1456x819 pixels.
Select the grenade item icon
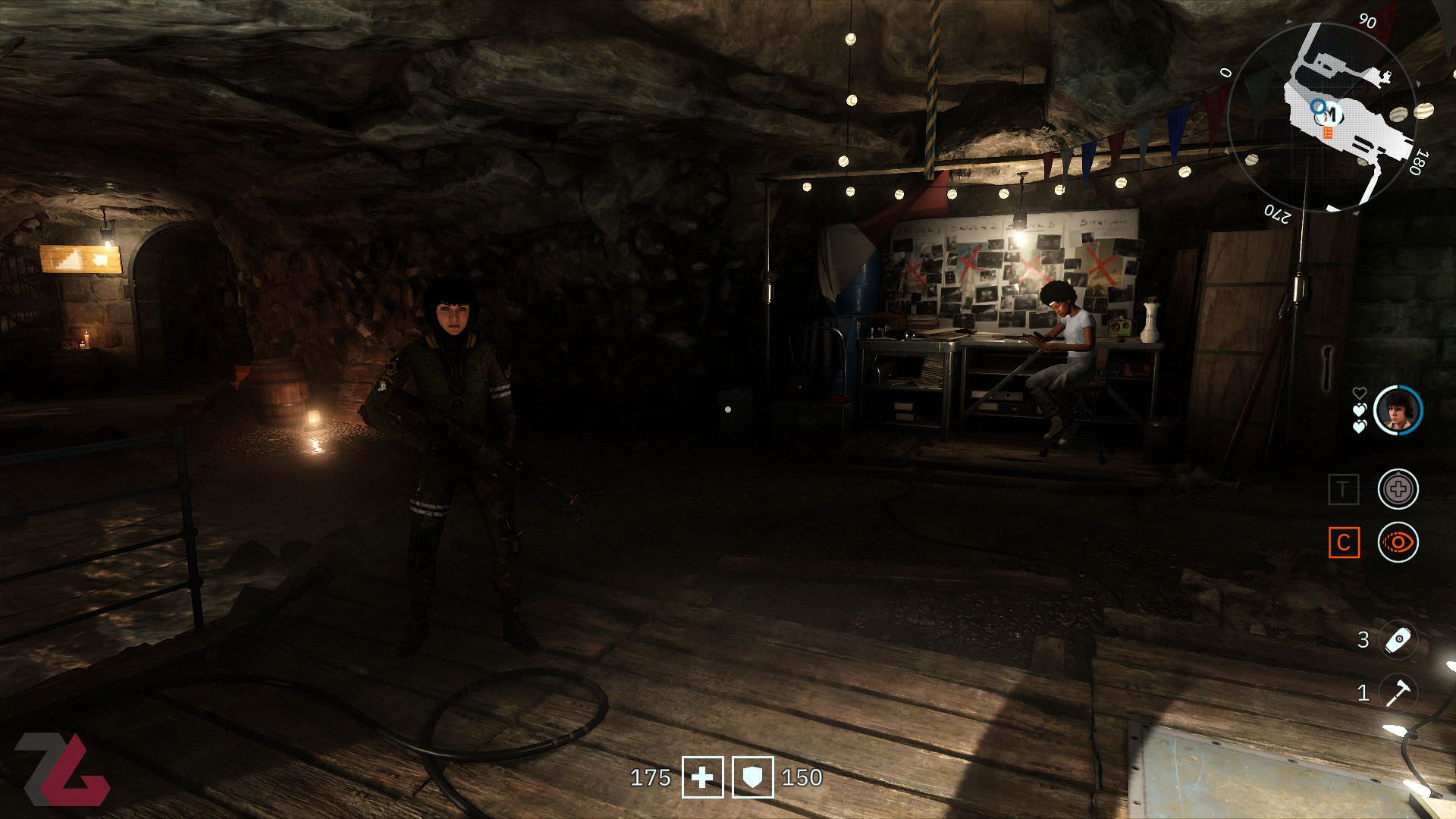coord(1398,639)
